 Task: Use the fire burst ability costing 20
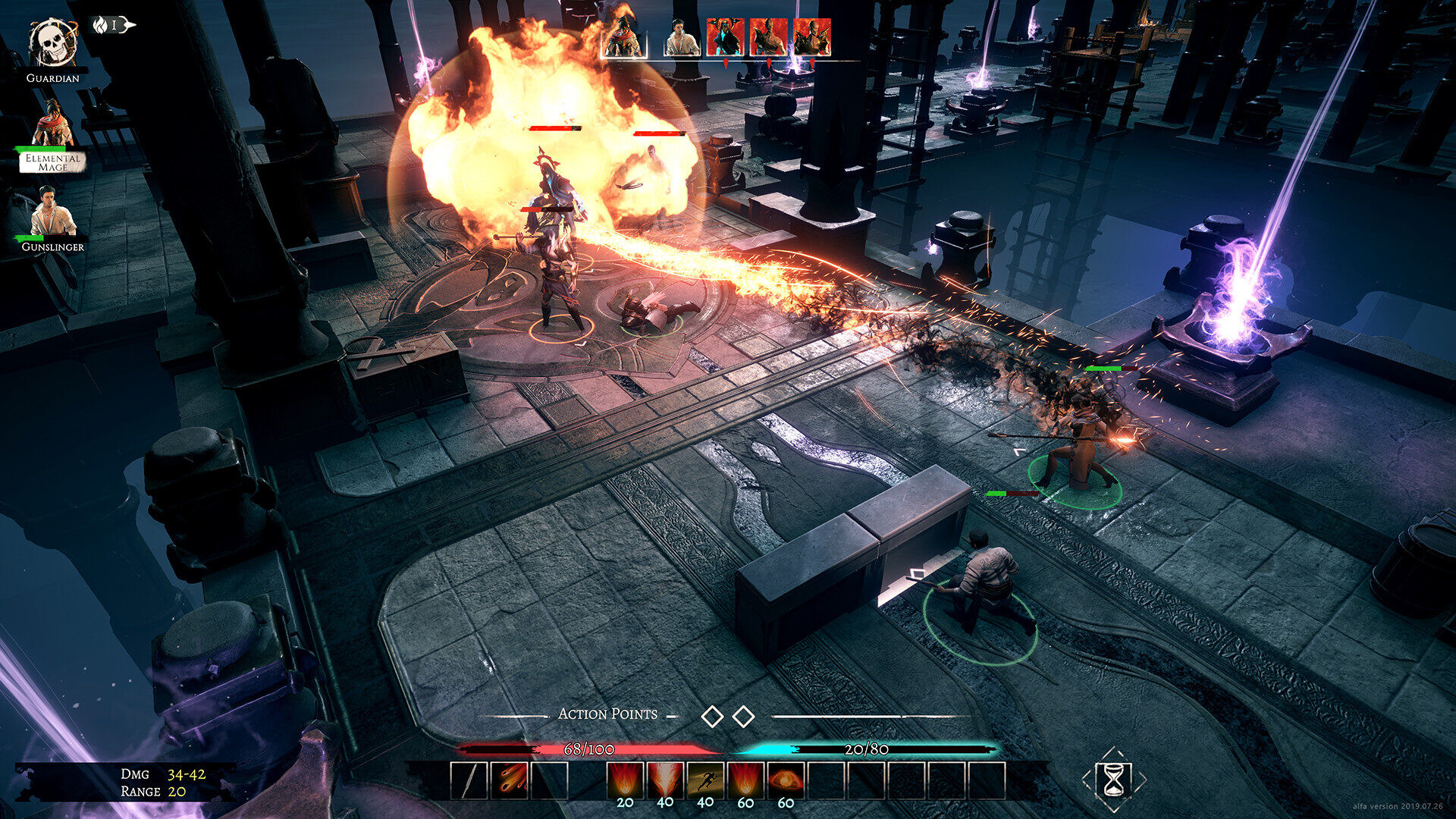[625, 780]
